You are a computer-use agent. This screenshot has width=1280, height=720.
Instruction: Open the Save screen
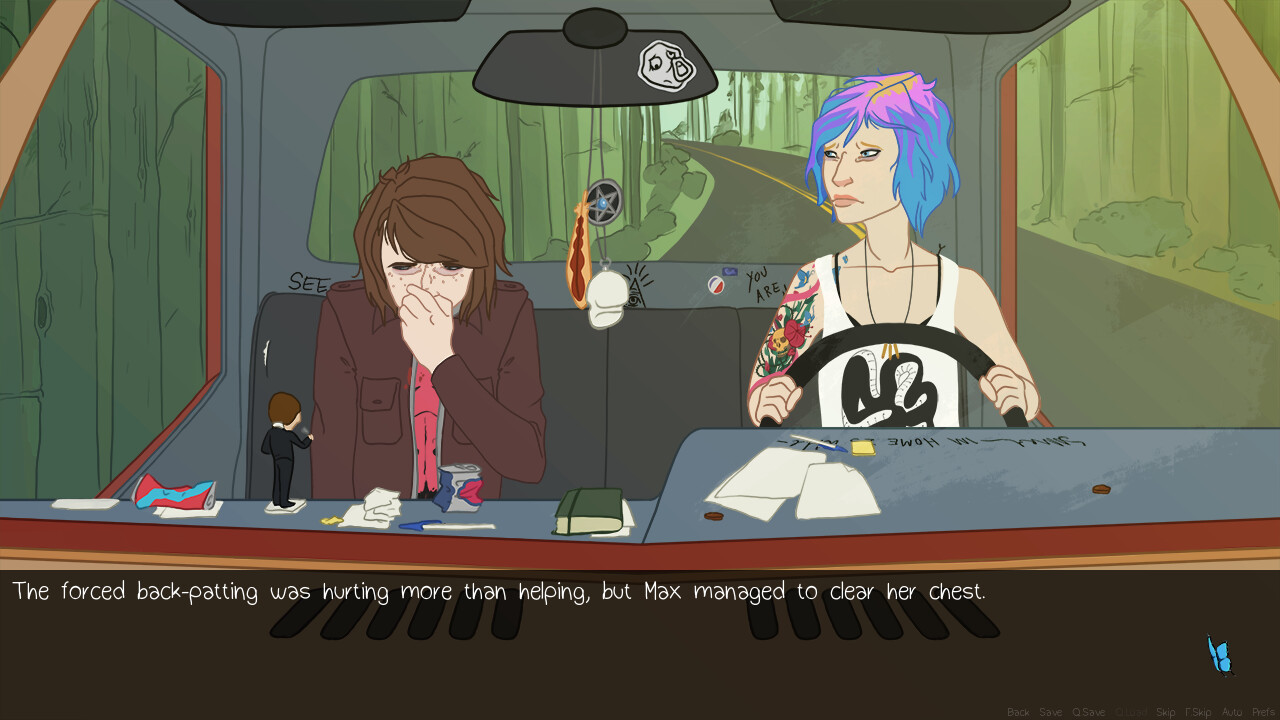pyautogui.click(x=1050, y=710)
